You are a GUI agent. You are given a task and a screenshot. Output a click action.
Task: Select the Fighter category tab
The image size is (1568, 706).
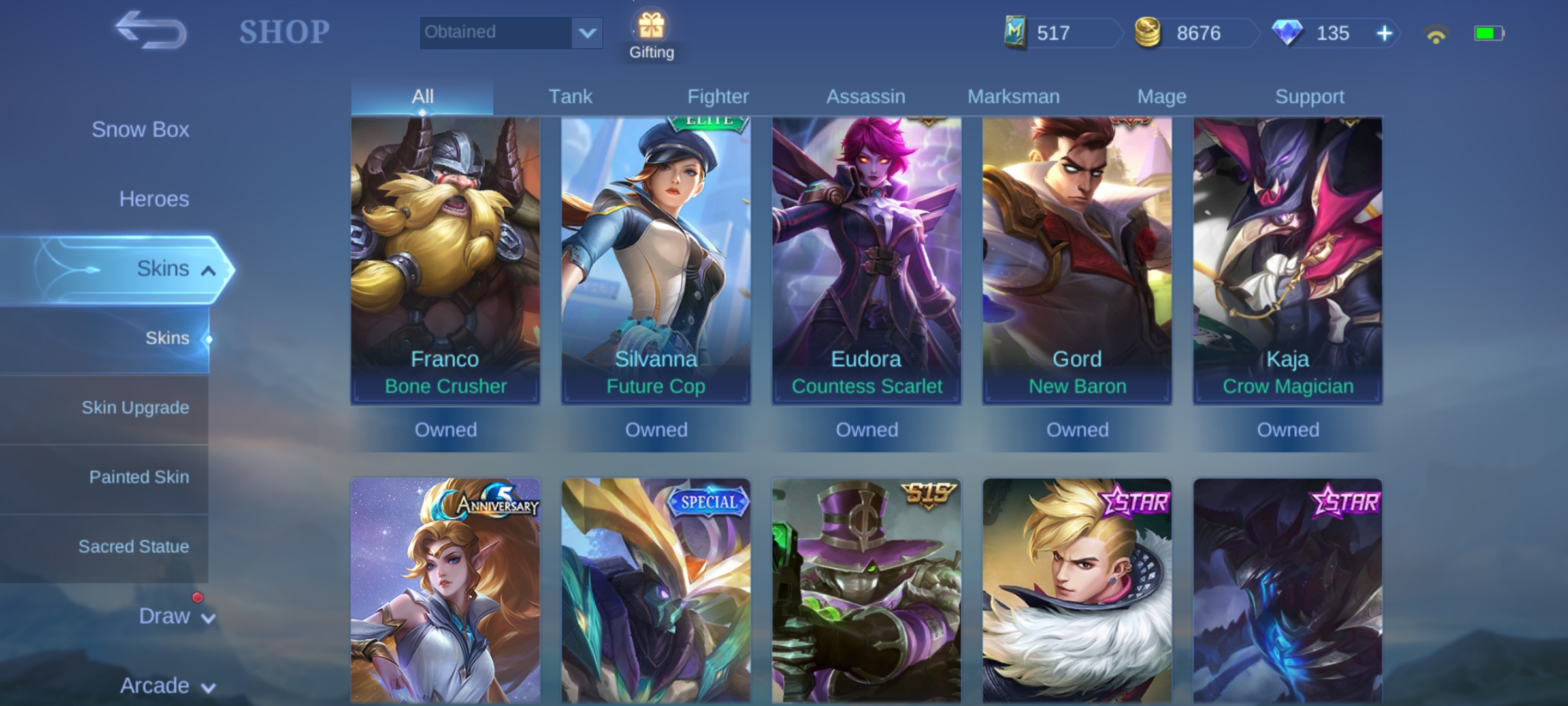pos(717,97)
